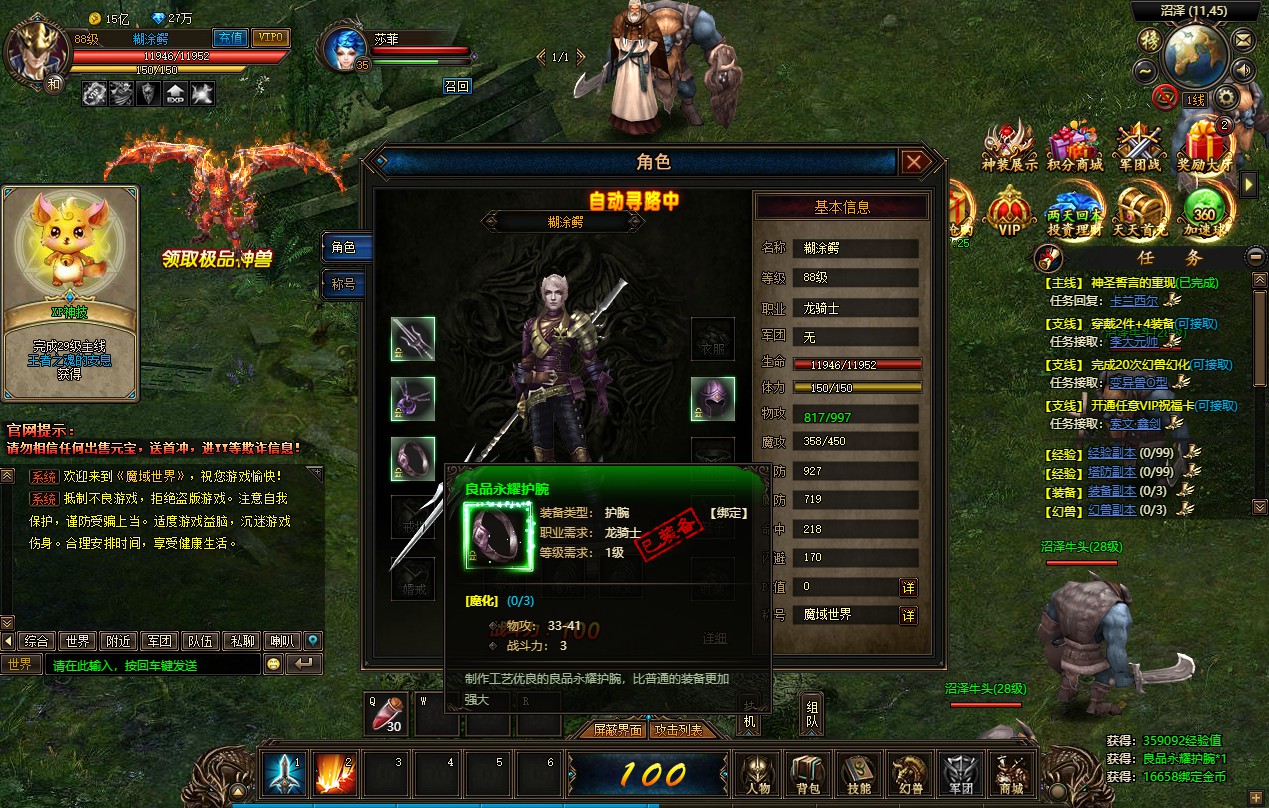Viewport: 1269px width, 808px height.
Task: Open the 商城 shop
Action: click(1011, 774)
